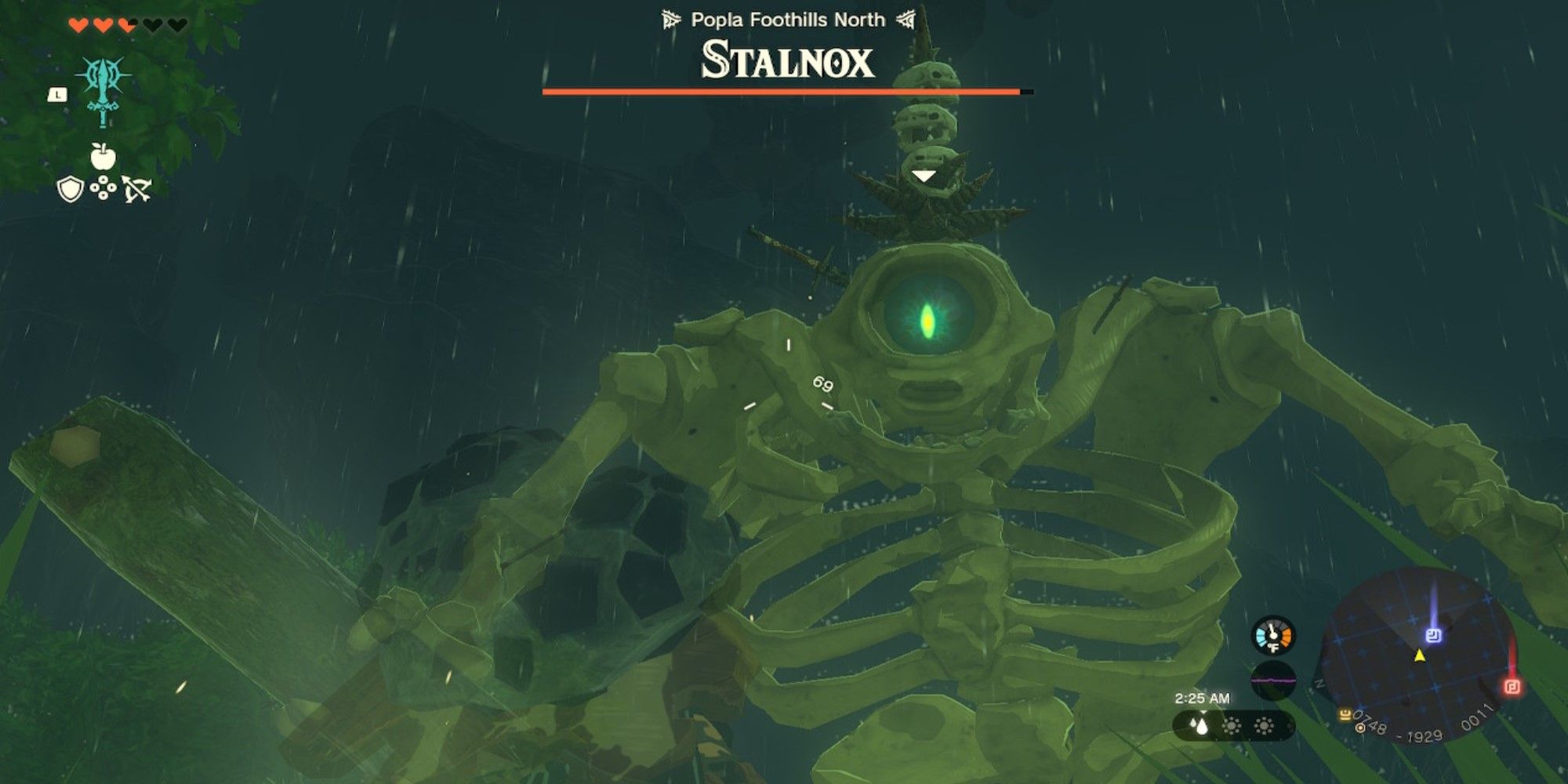Click the blue shrine marker on the minimap
Viewport: 1568px width, 784px height.
(x=1433, y=635)
